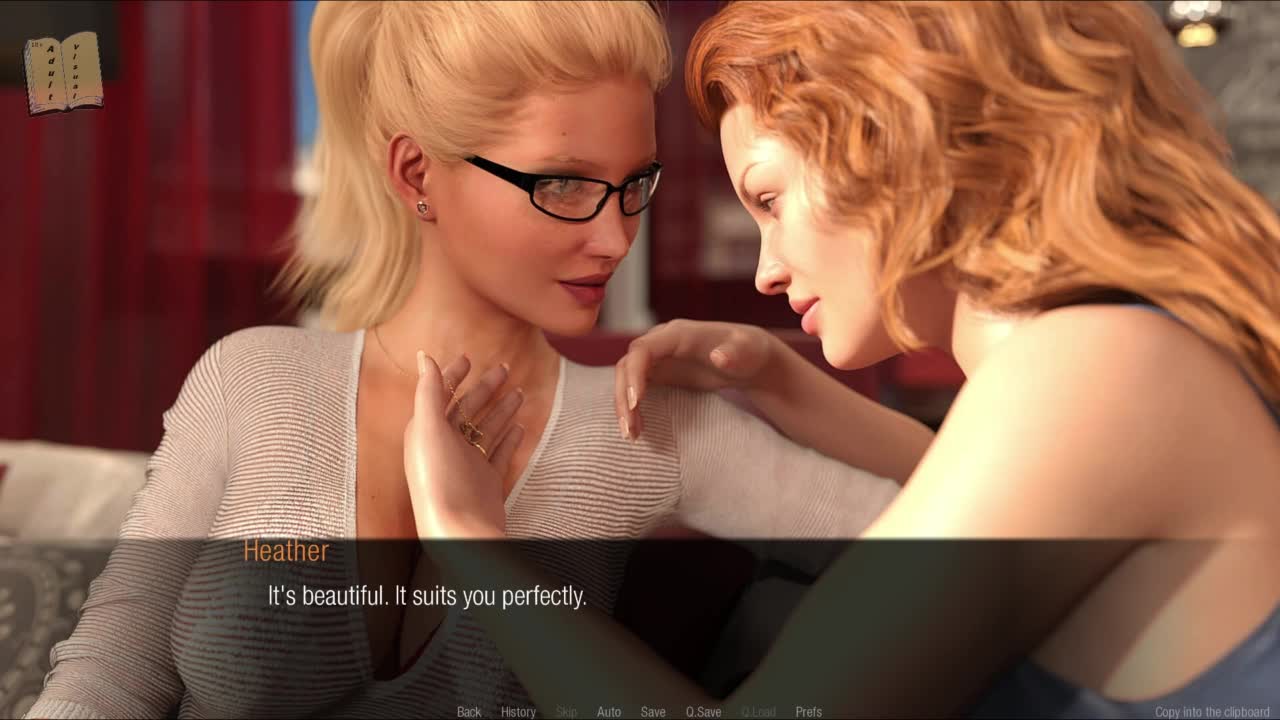The height and width of the screenshot is (720, 1280).
Task: Click the Q.Load quick load button
Action: (x=758, y=712)
